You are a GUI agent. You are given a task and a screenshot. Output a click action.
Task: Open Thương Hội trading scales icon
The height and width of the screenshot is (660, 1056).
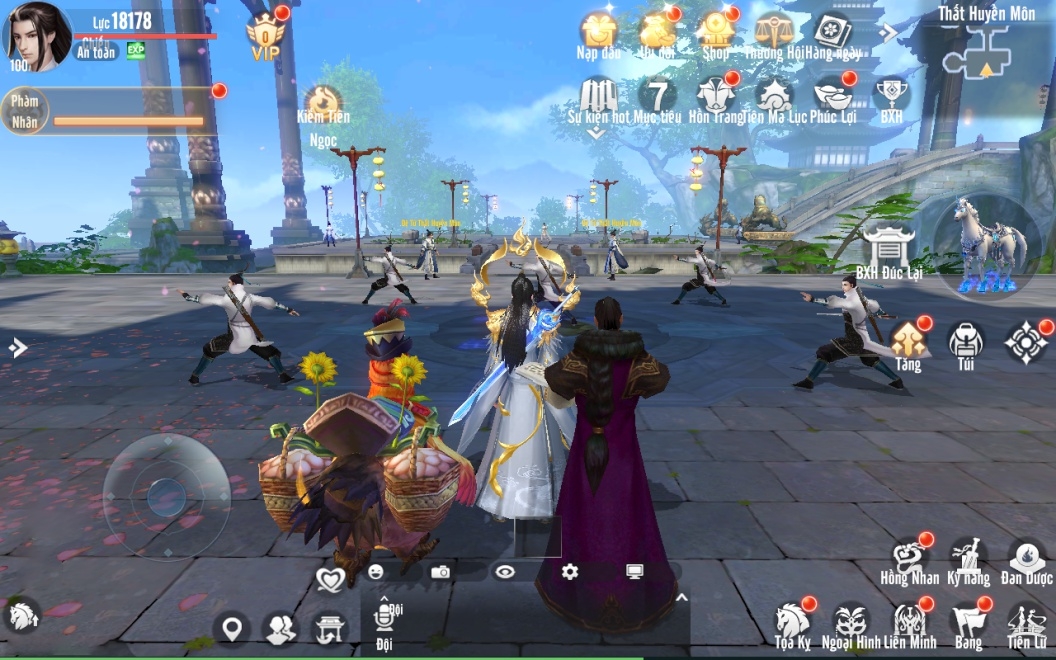[774, 32]
